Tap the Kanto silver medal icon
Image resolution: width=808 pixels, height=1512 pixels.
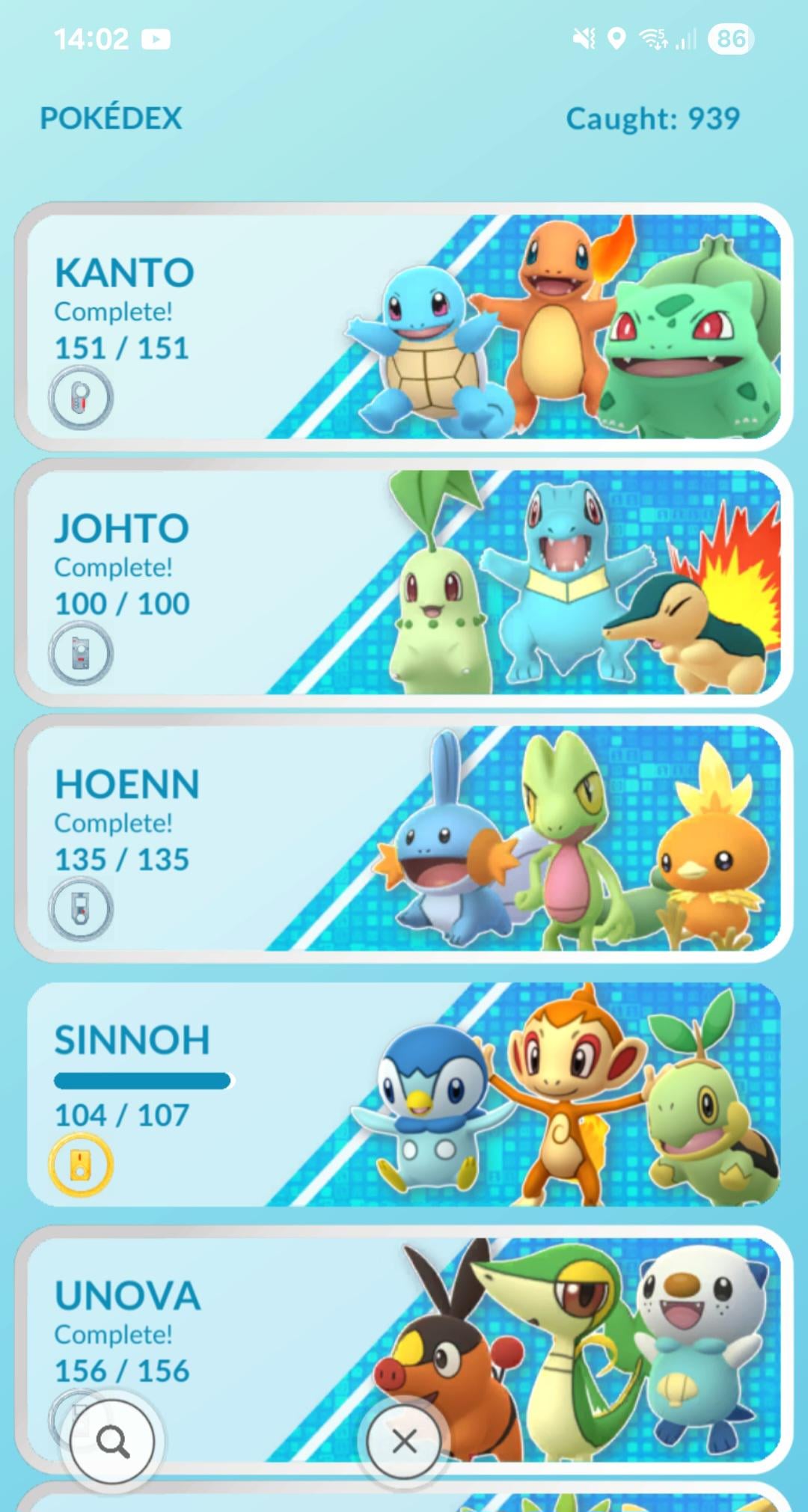click(x=81, y=397)
